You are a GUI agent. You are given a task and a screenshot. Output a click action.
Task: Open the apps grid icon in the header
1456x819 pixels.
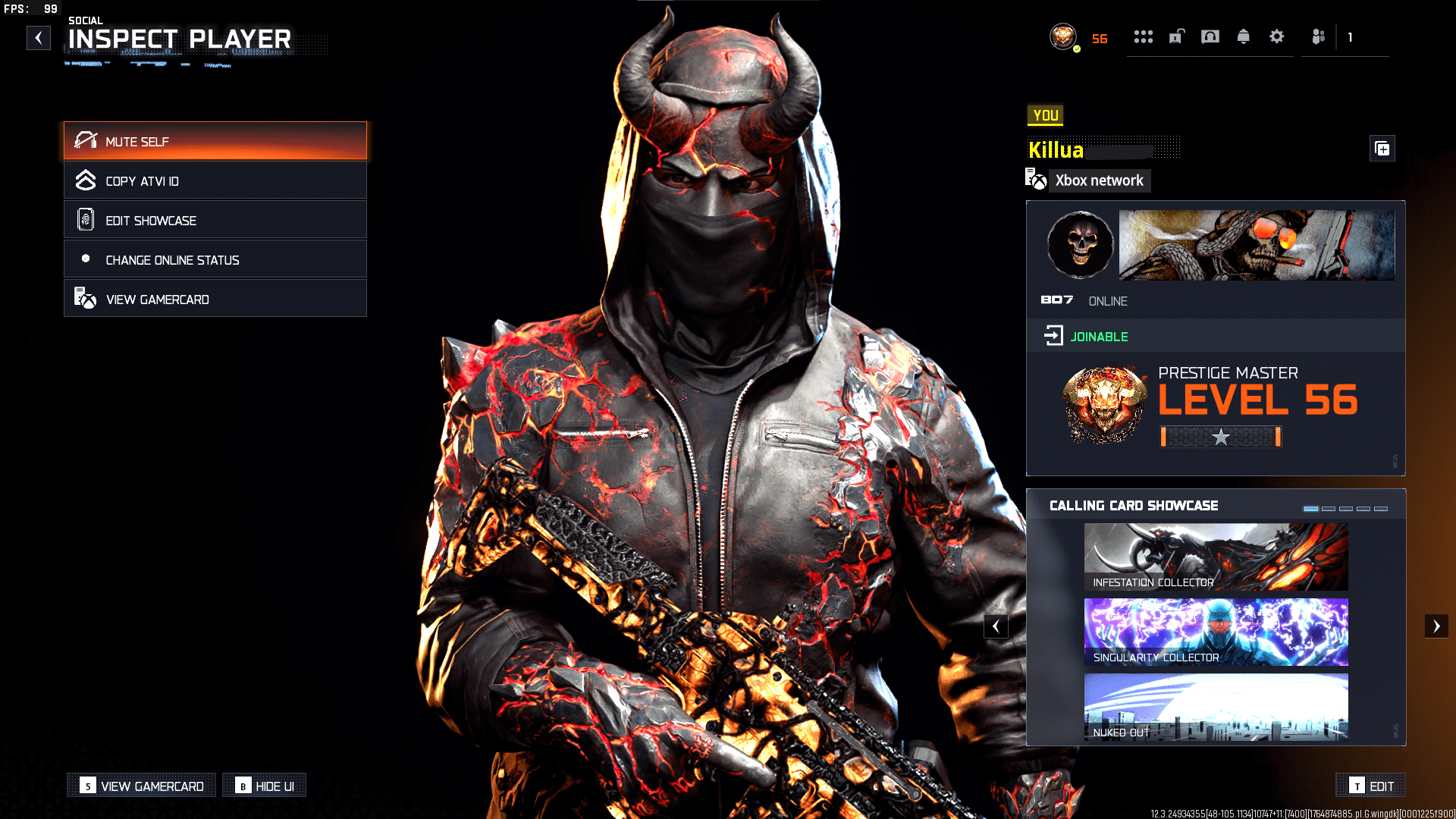[1144, 36]
